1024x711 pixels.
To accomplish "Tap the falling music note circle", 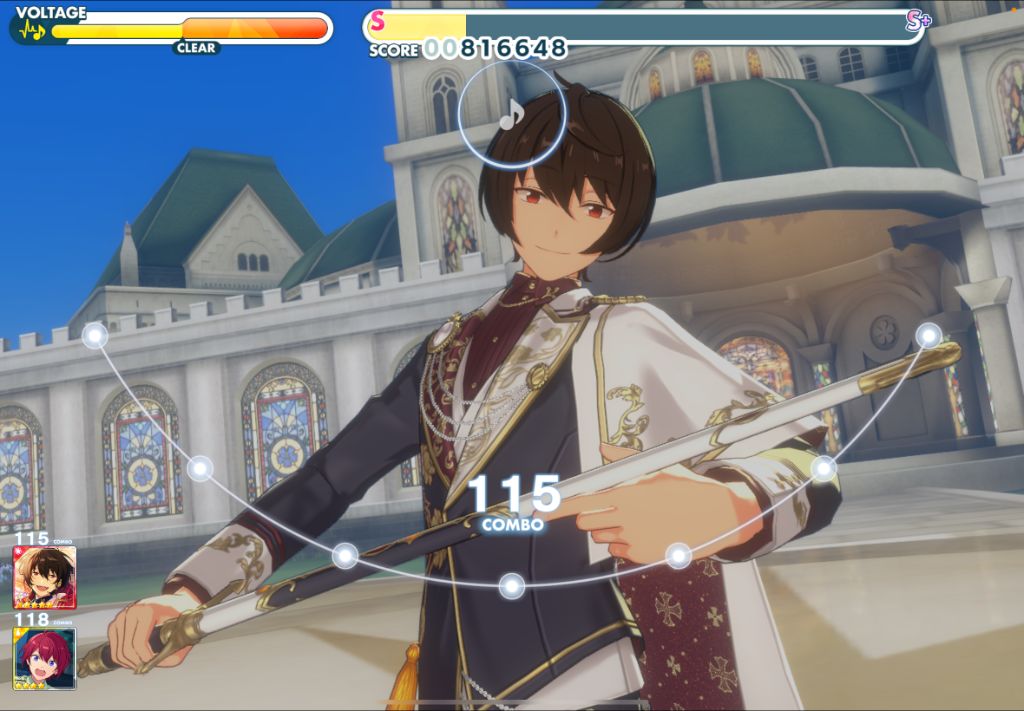I will 512,113.
